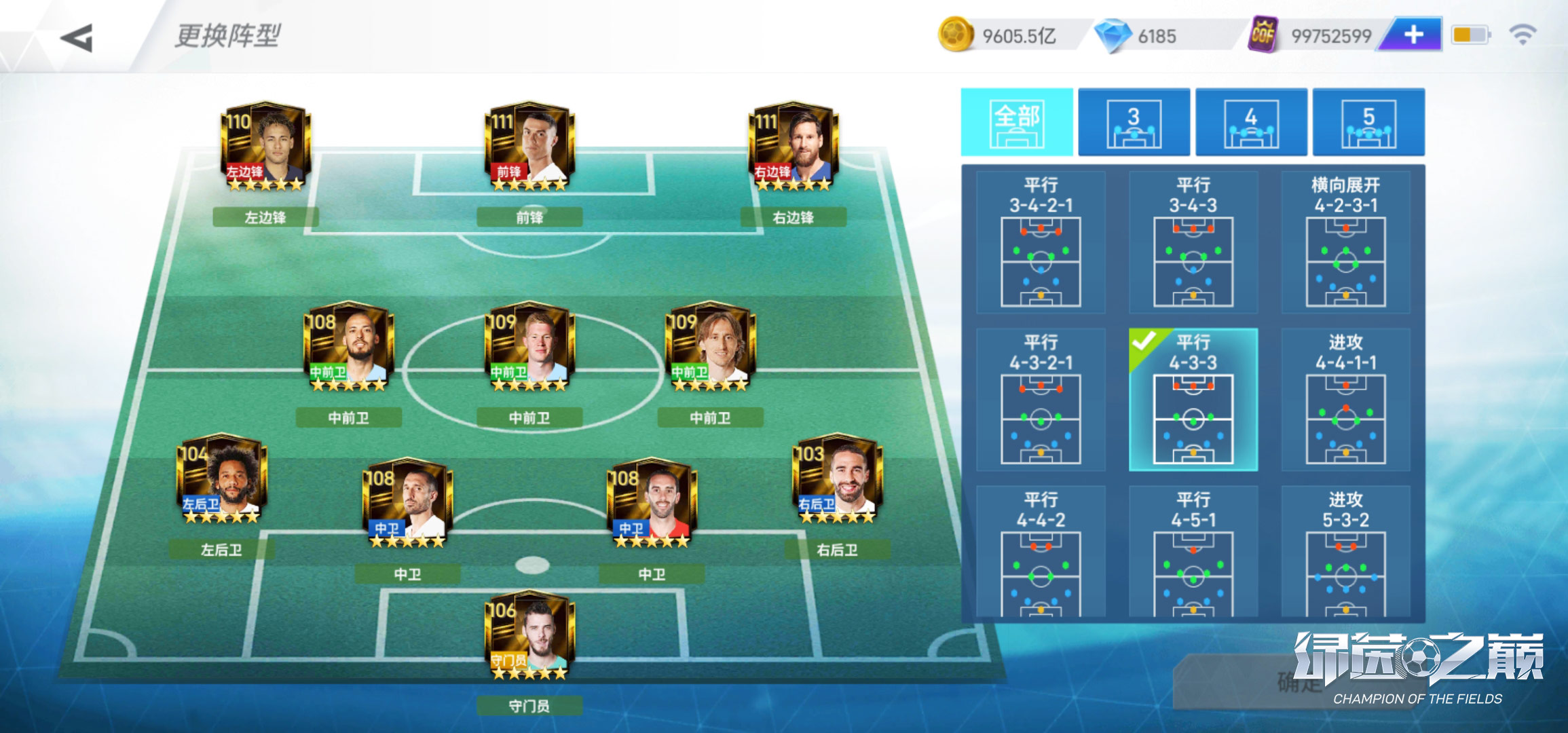The height and width of the screenshot is (733, 1568).
Task: Select the 104-rated left back card
Action: [x=222, y=480]
